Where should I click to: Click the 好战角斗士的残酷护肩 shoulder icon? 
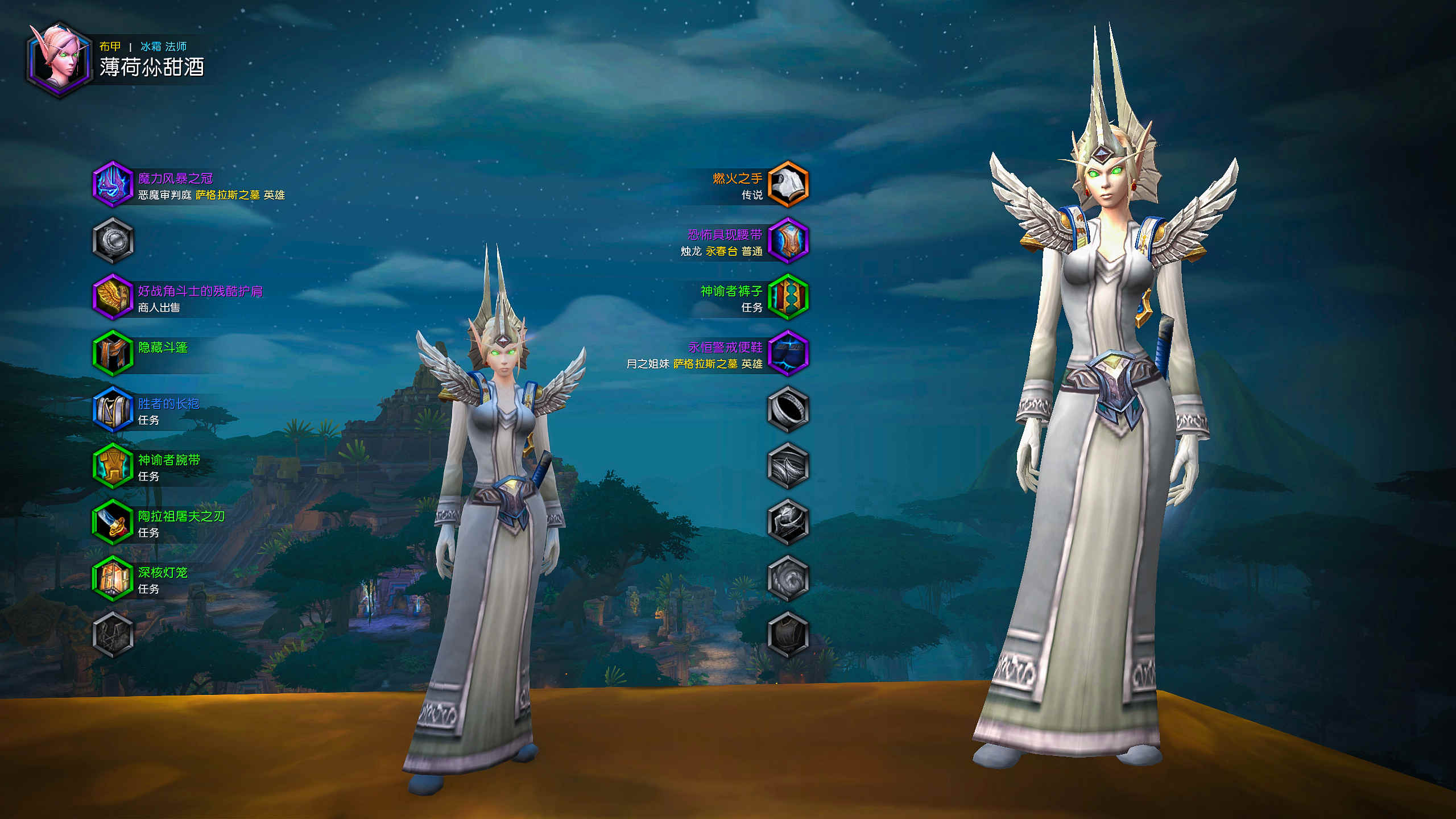(x=113, y=297)
